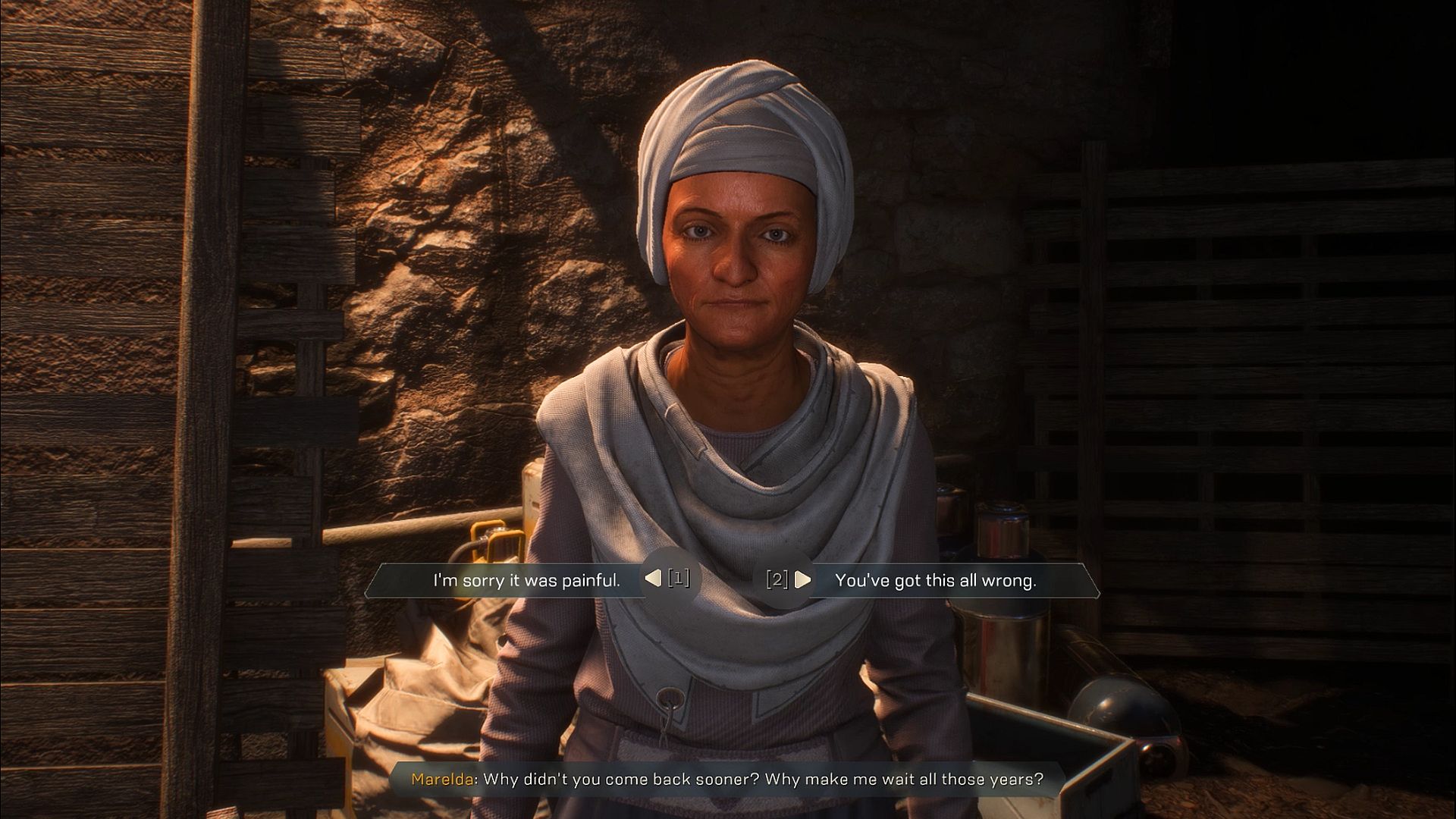This screenshot has height=819, width=1456.
Task: Click the subtitle bar to toggle captions
Action: pos(728,777)
